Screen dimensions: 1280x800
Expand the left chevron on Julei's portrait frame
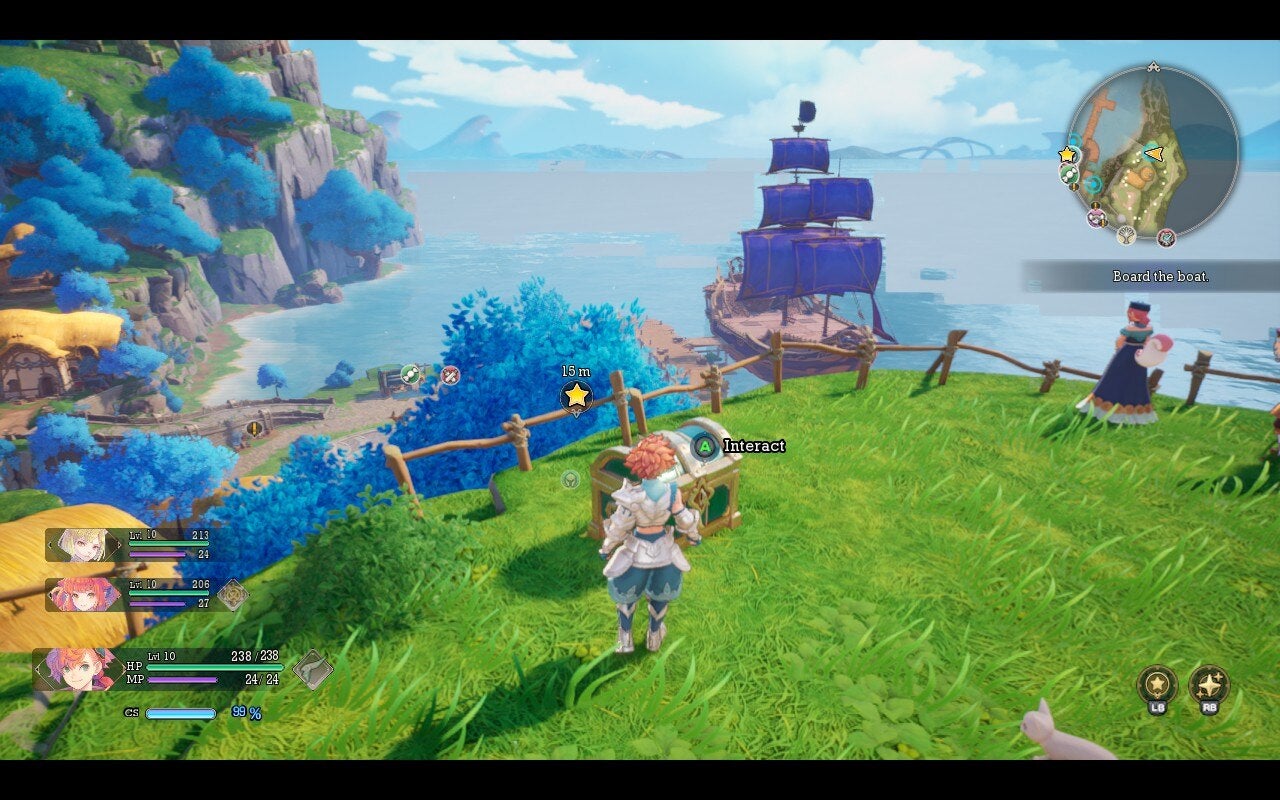tap(50, 544)
